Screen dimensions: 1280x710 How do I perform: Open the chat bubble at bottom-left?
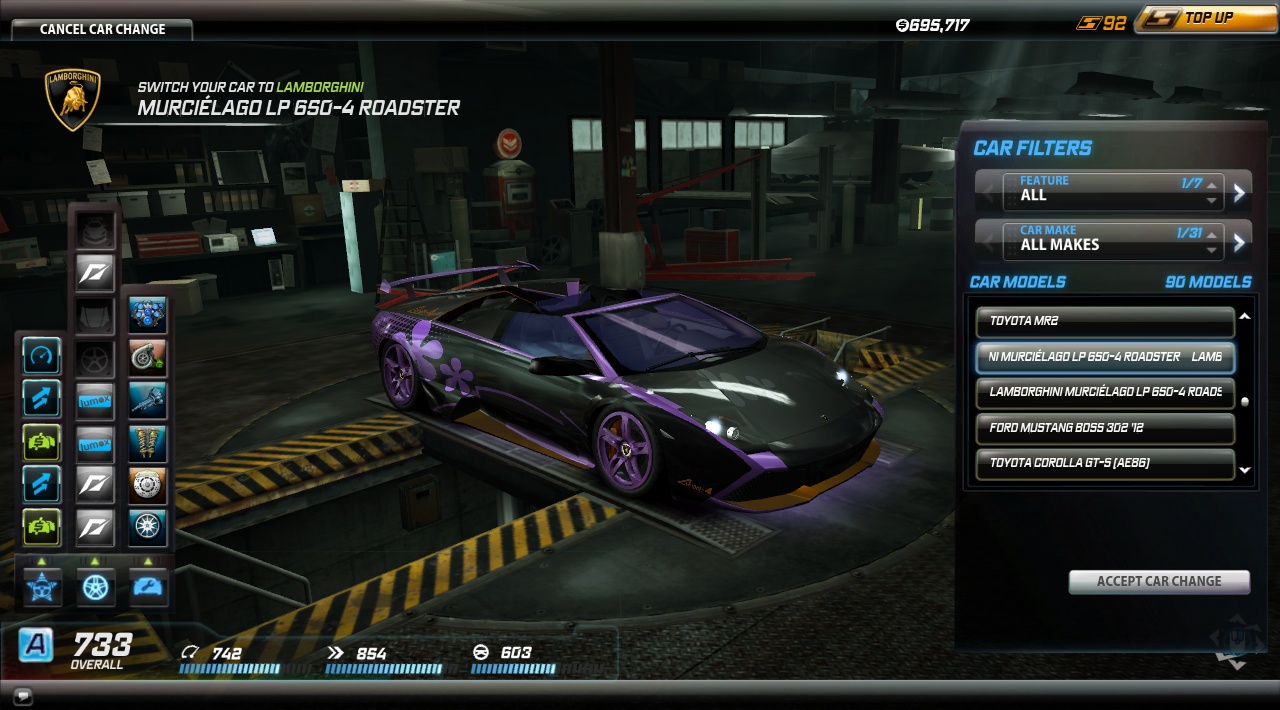[23, 696]
